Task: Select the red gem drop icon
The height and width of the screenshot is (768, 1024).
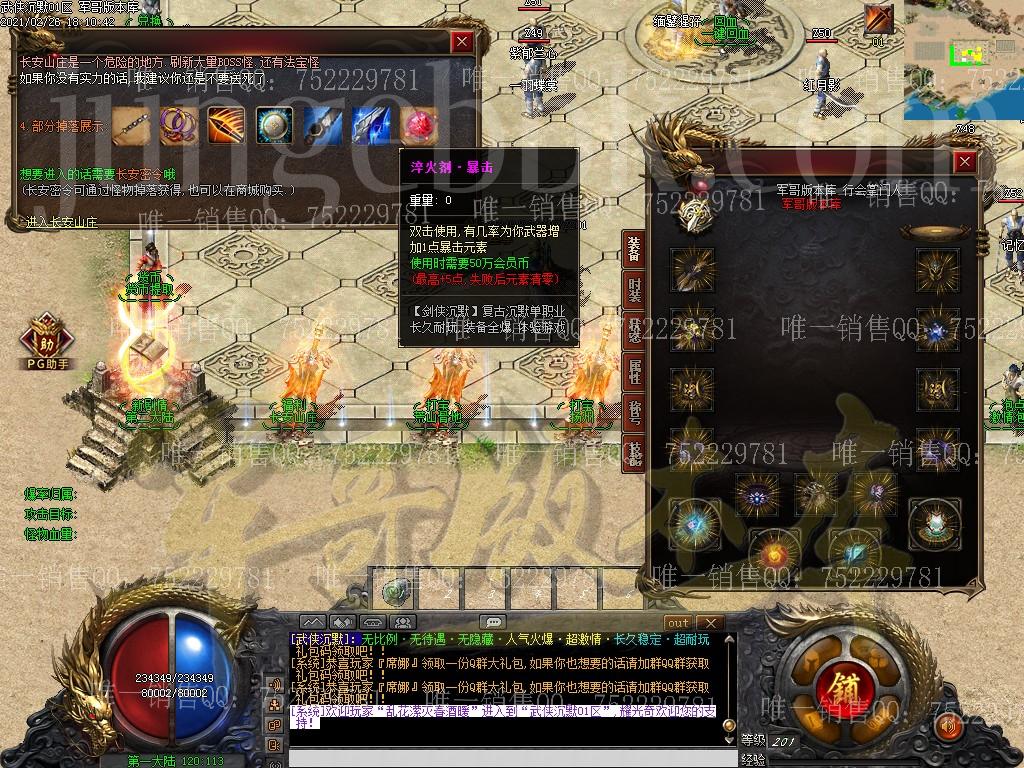Action: [419, 124]
